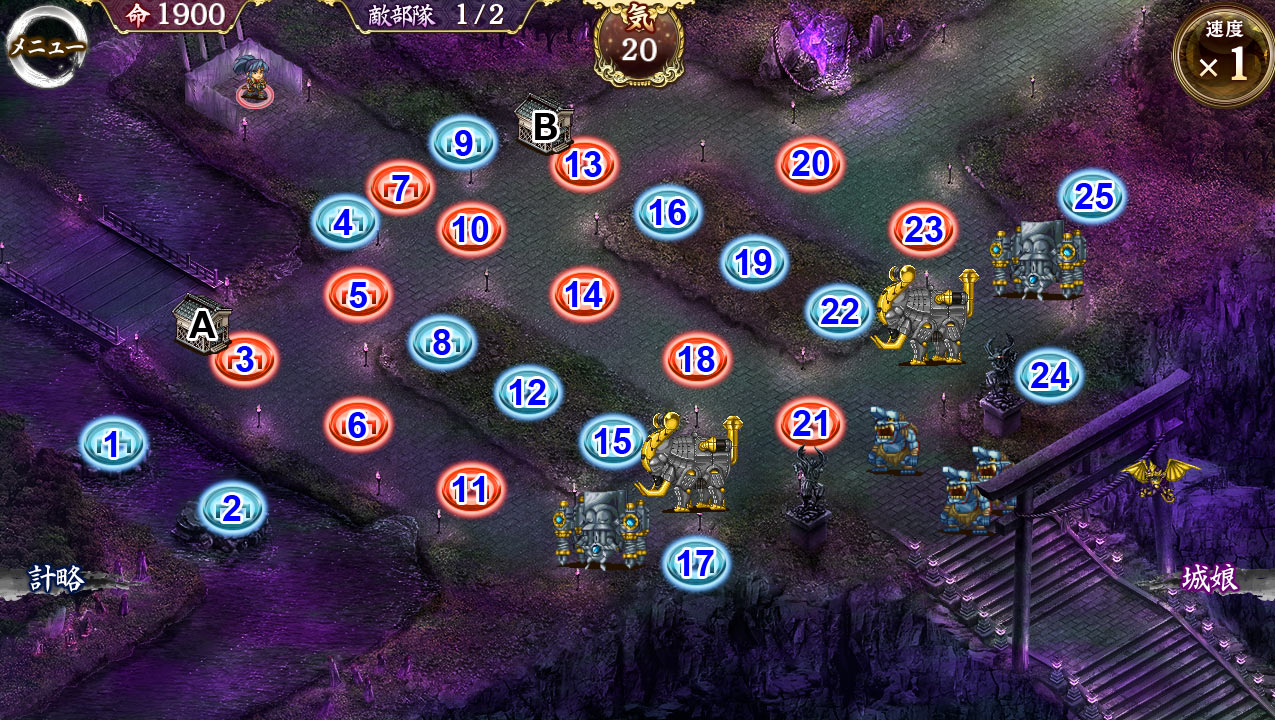This screenshot has width=1275, height=720.
Task: Open the メニュー menu button
Action: (x=47, y=46)
